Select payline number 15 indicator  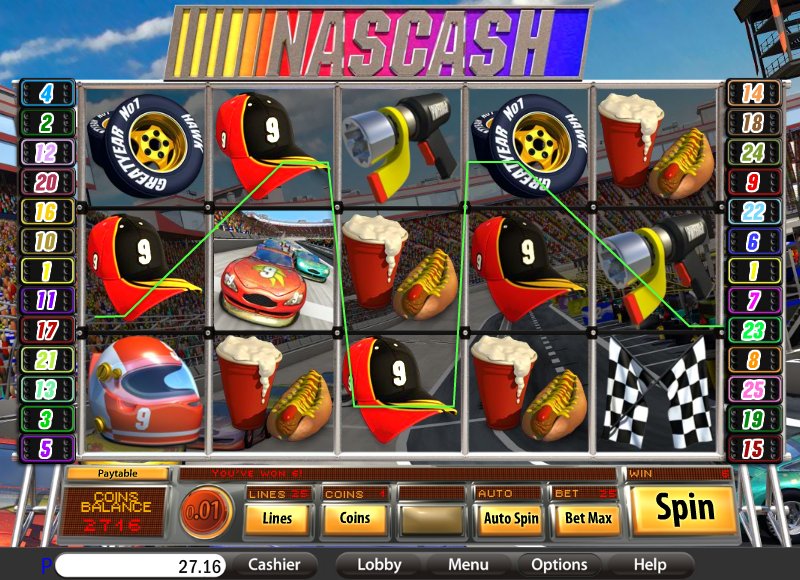pyautogui.click(x=752, y=447)
